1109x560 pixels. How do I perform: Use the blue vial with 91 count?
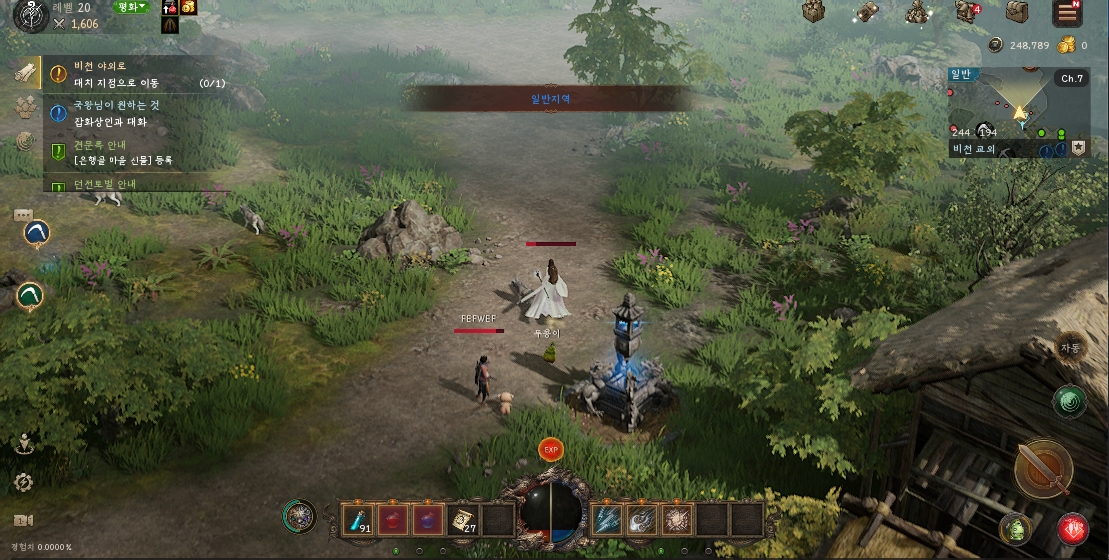[358, 519]
